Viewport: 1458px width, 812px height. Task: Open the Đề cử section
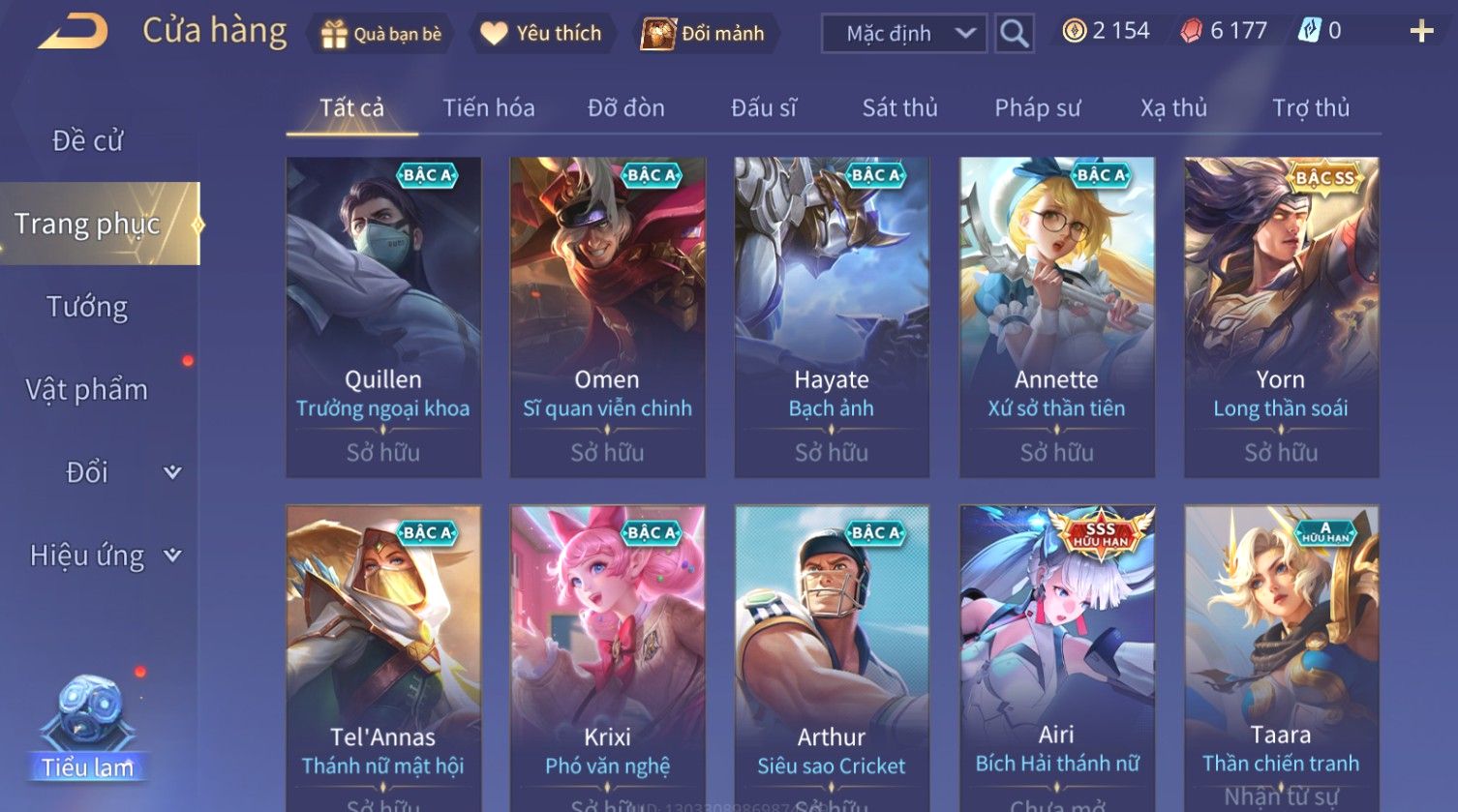[88, 141]
